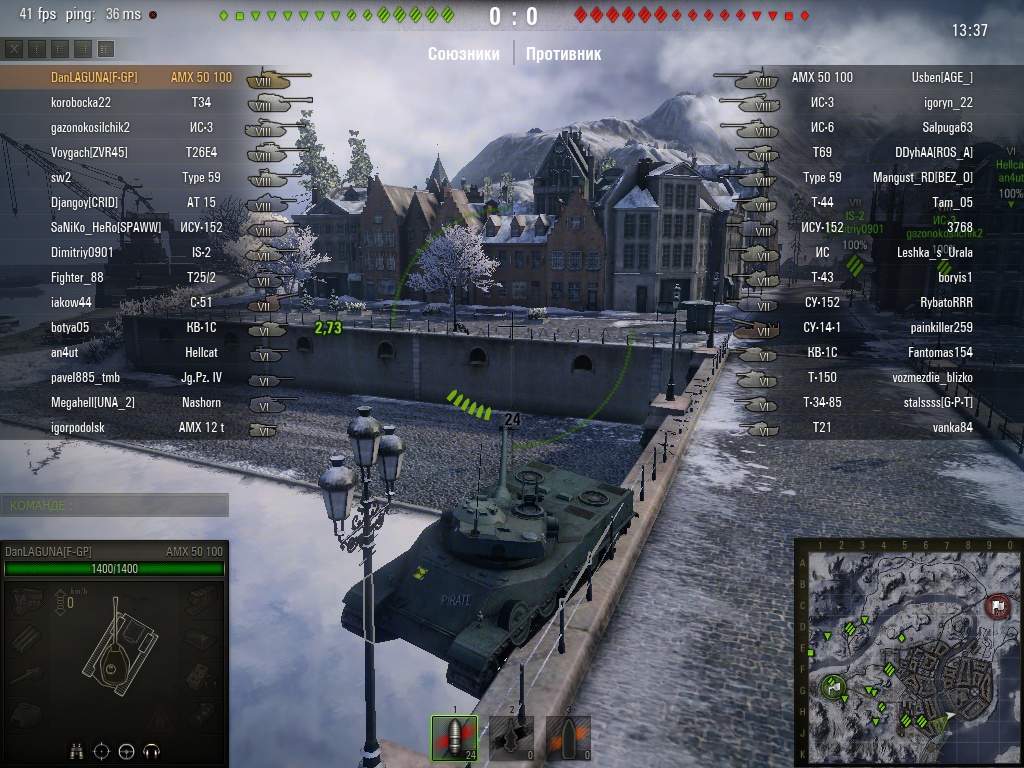Select ally korobocka22 in the team list
Screen dimensions: 1024x768
81,102
